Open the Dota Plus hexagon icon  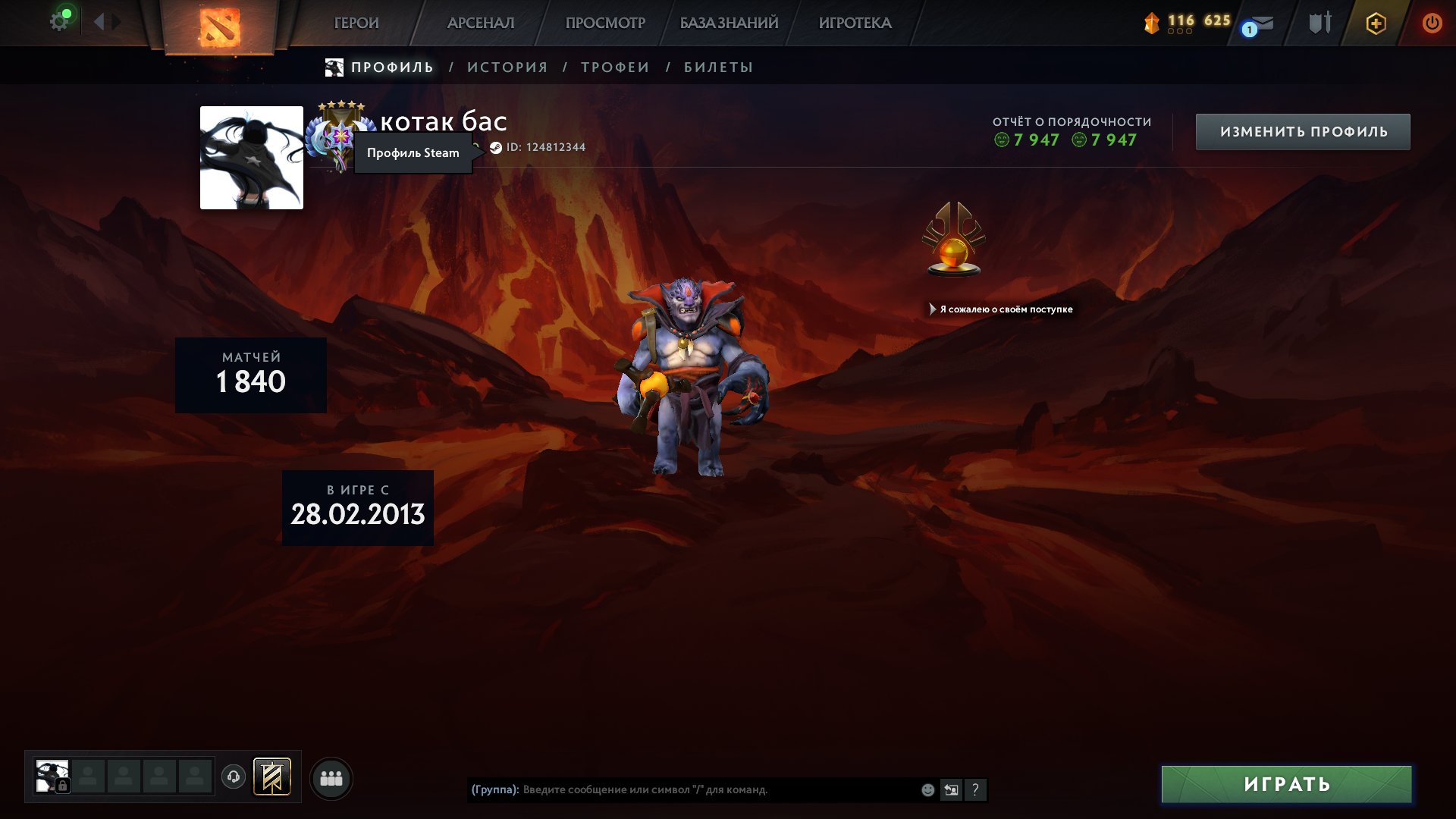(1376, 24)
